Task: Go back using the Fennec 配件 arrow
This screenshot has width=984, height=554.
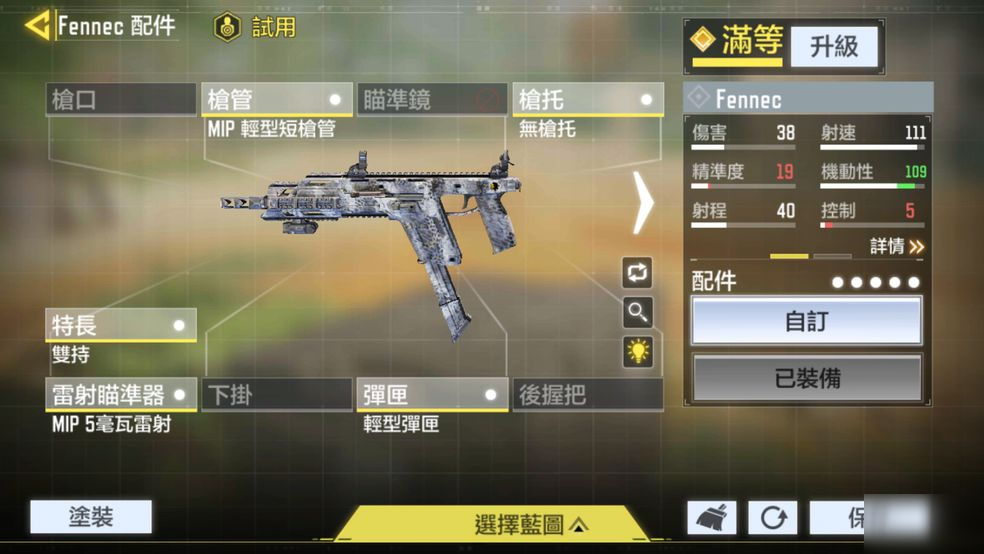Action: (x=38, y=25)
